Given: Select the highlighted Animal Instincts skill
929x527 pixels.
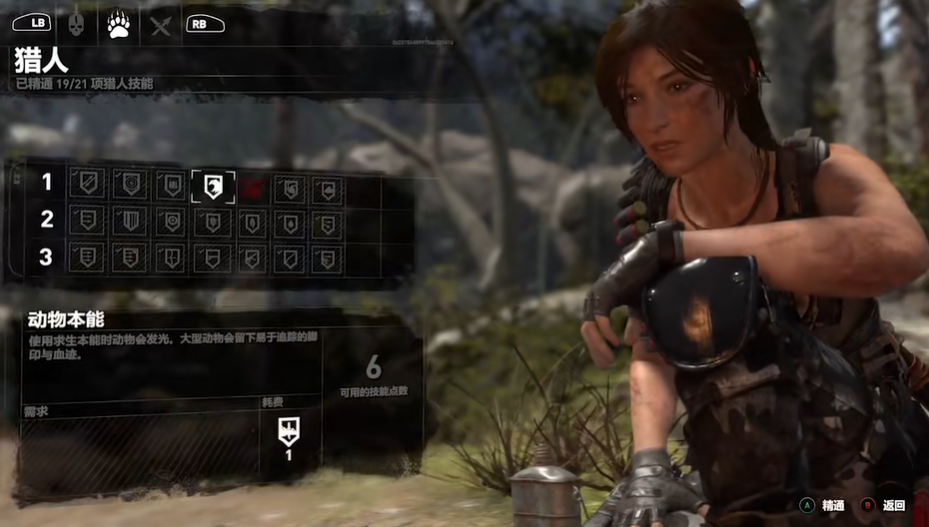Looking at the screenshot, I should 213,186.
